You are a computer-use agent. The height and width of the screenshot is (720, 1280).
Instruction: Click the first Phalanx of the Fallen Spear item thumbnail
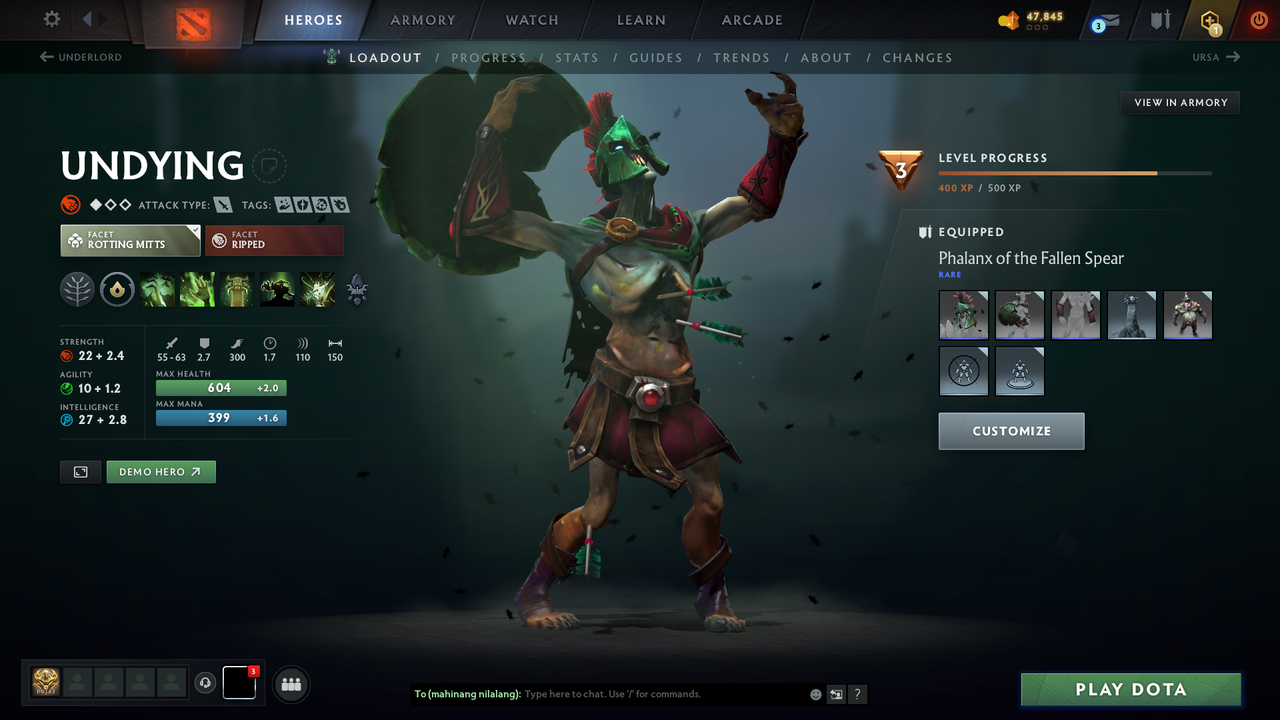coord(963,315)
